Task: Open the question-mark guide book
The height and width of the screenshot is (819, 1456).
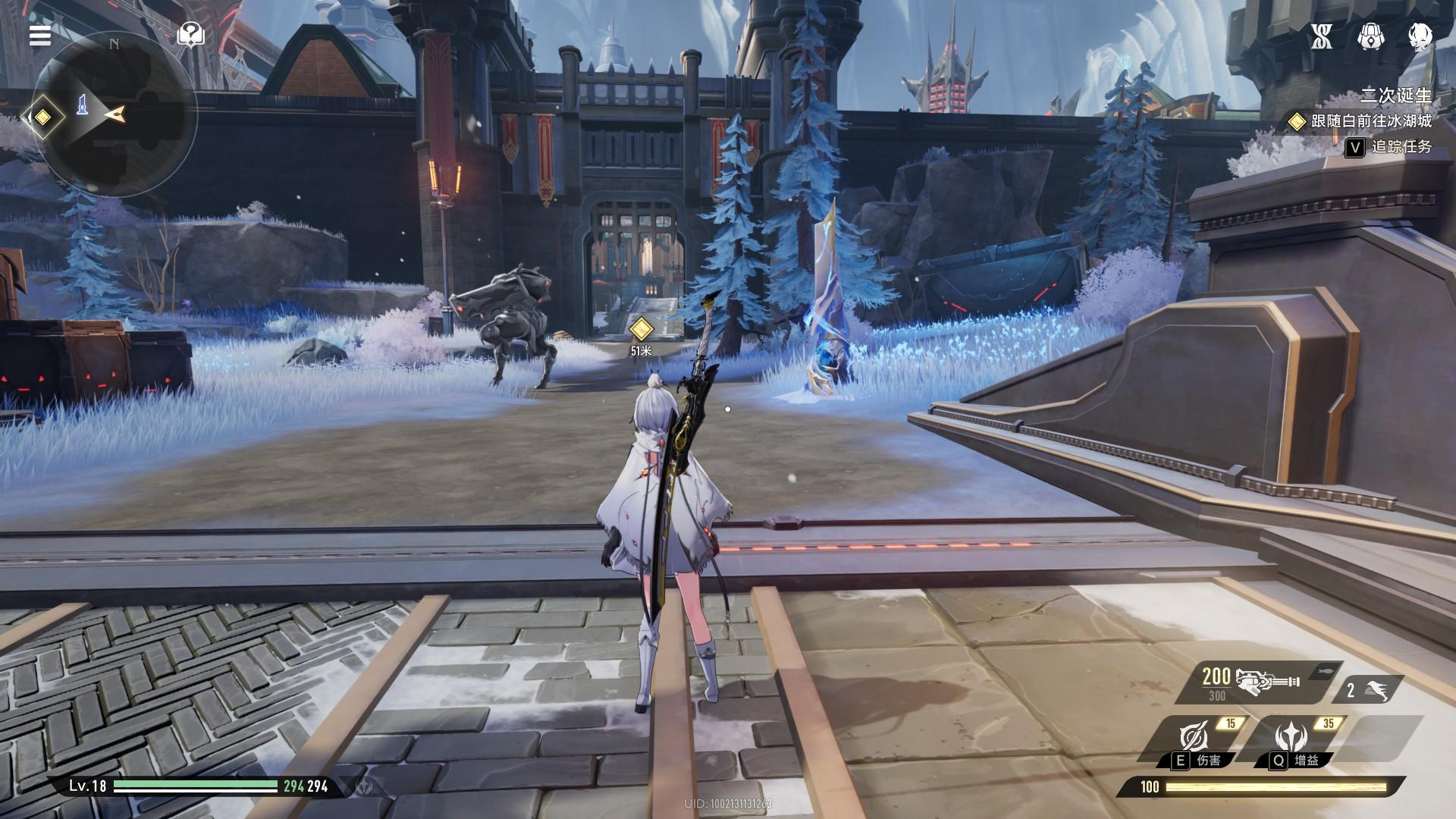Action: pyautogui.click(x=190, y=34)
